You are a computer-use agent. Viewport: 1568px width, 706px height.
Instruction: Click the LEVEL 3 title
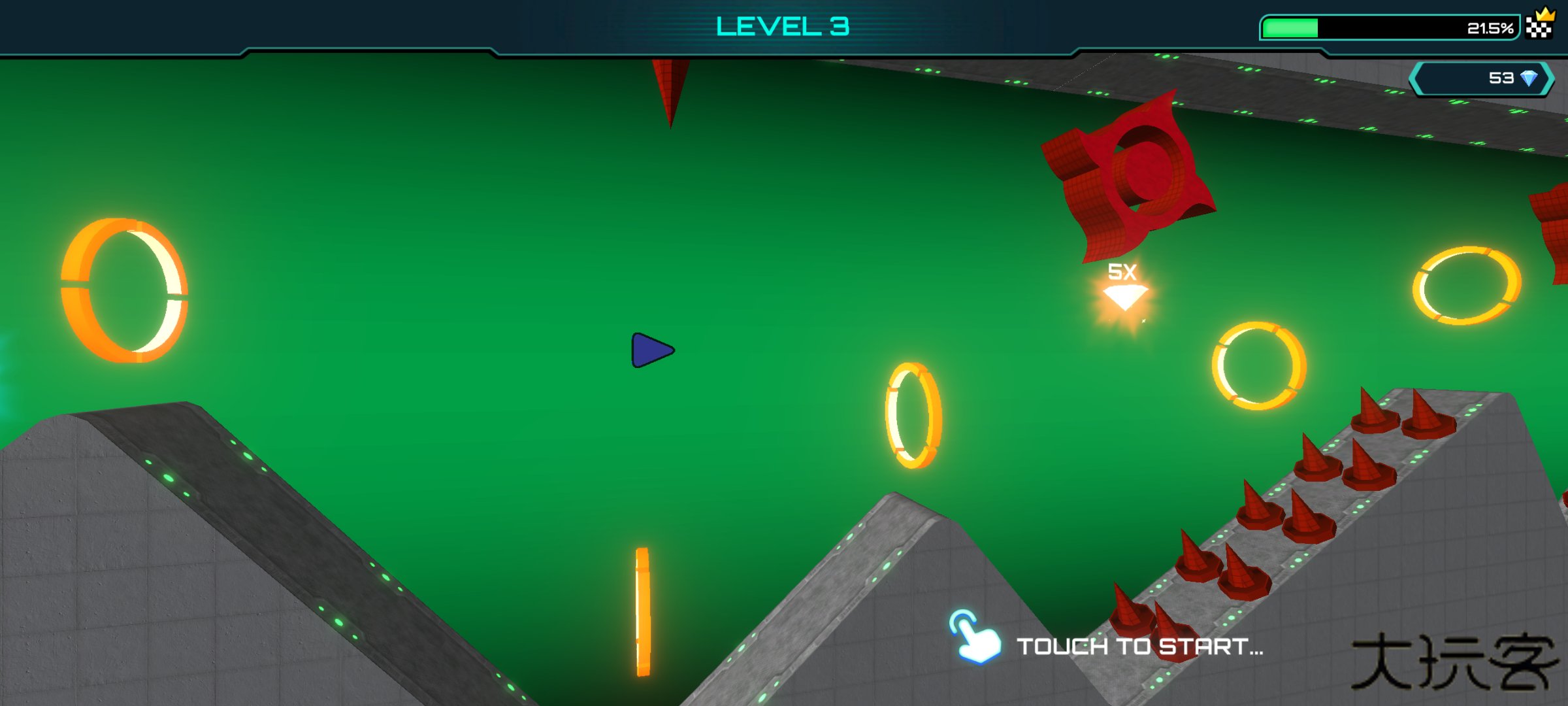783,27
